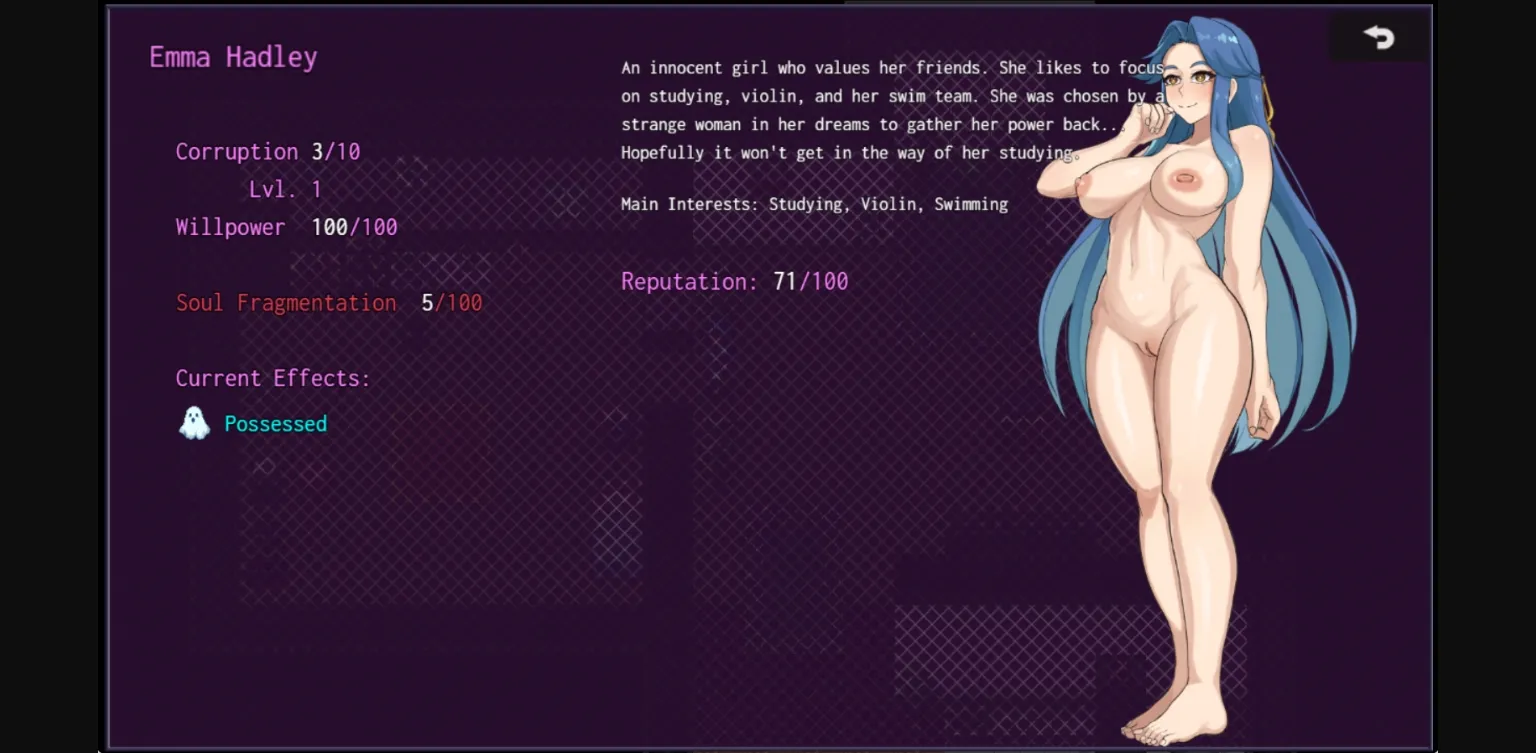The width and height of the screenshot is (1536, 753).
Task: Click the Soul Fragmentation label
Action: [x=286, y=302]
